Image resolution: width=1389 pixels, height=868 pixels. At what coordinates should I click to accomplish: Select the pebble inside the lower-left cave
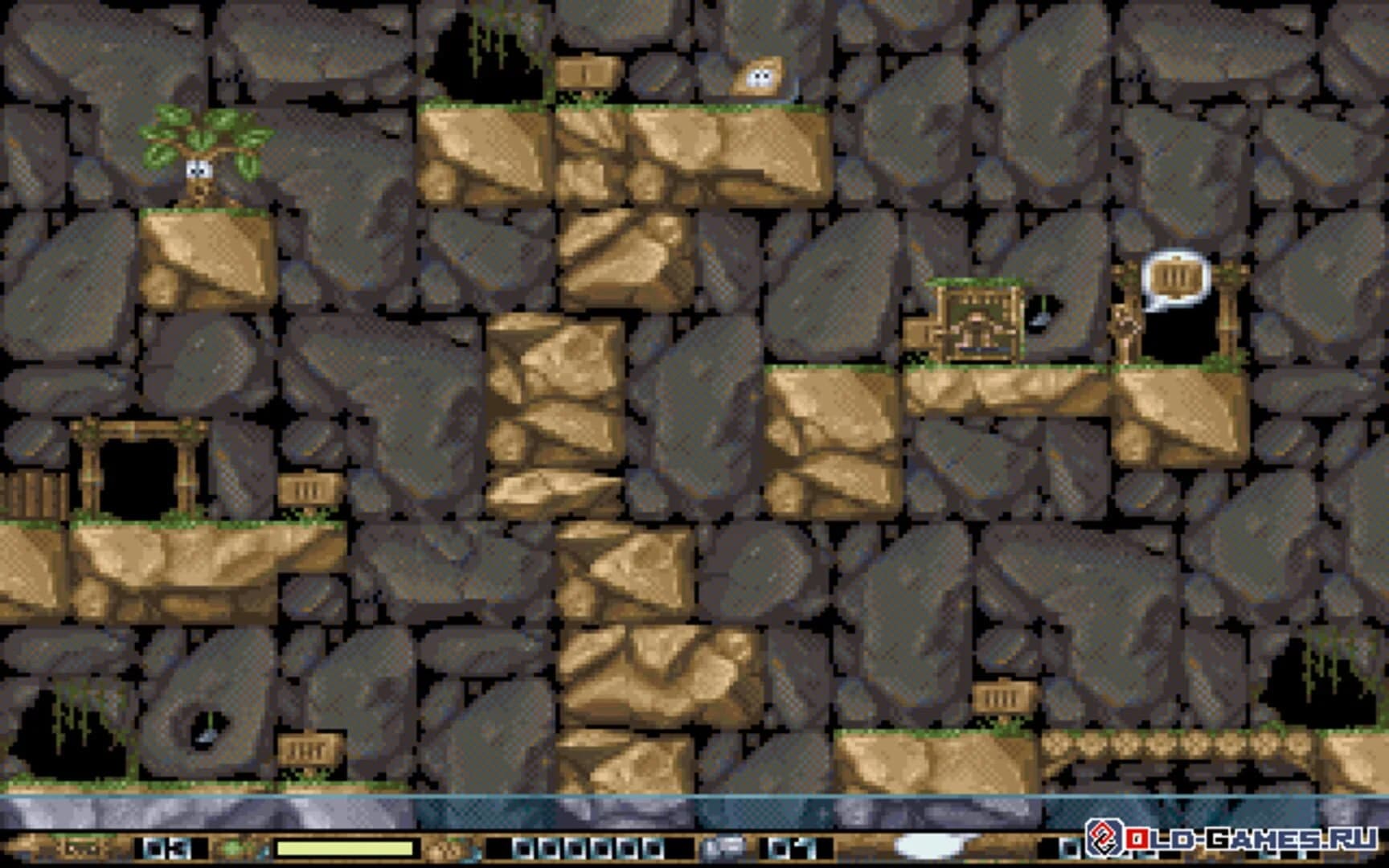pyautogui.click(x=207, y=738)
